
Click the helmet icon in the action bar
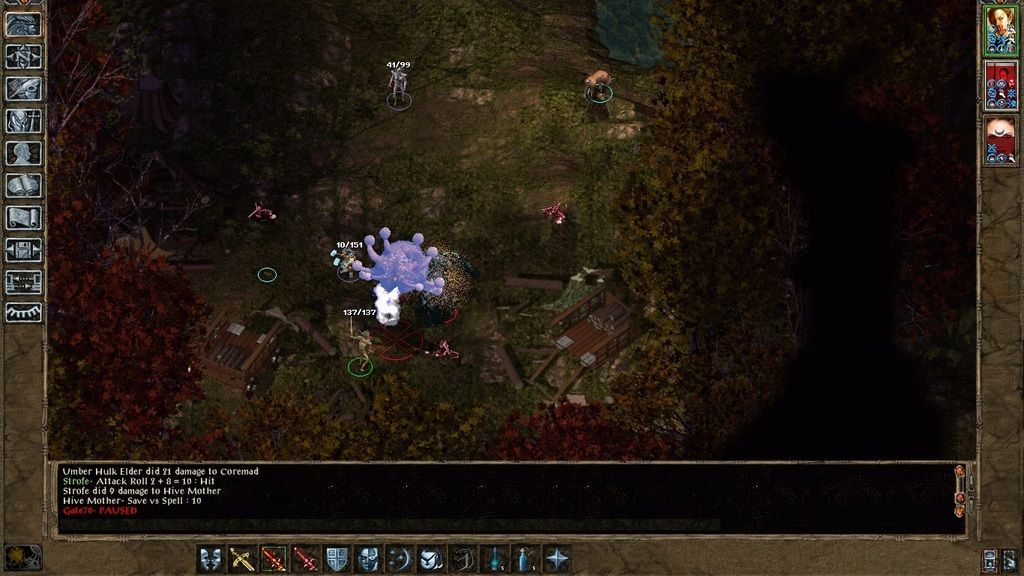click(431, 559)
